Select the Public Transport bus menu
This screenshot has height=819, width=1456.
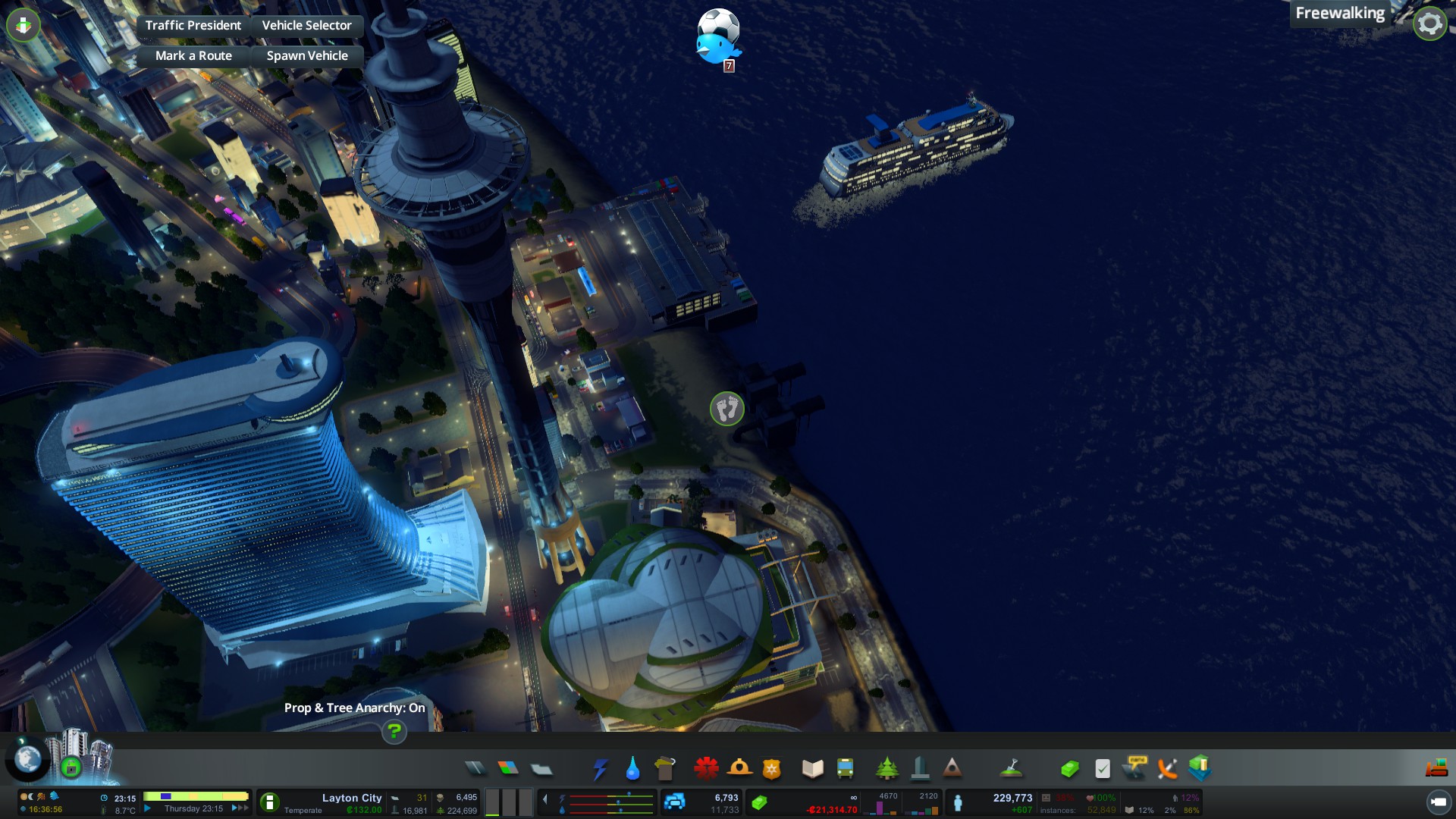coord(845,769)
